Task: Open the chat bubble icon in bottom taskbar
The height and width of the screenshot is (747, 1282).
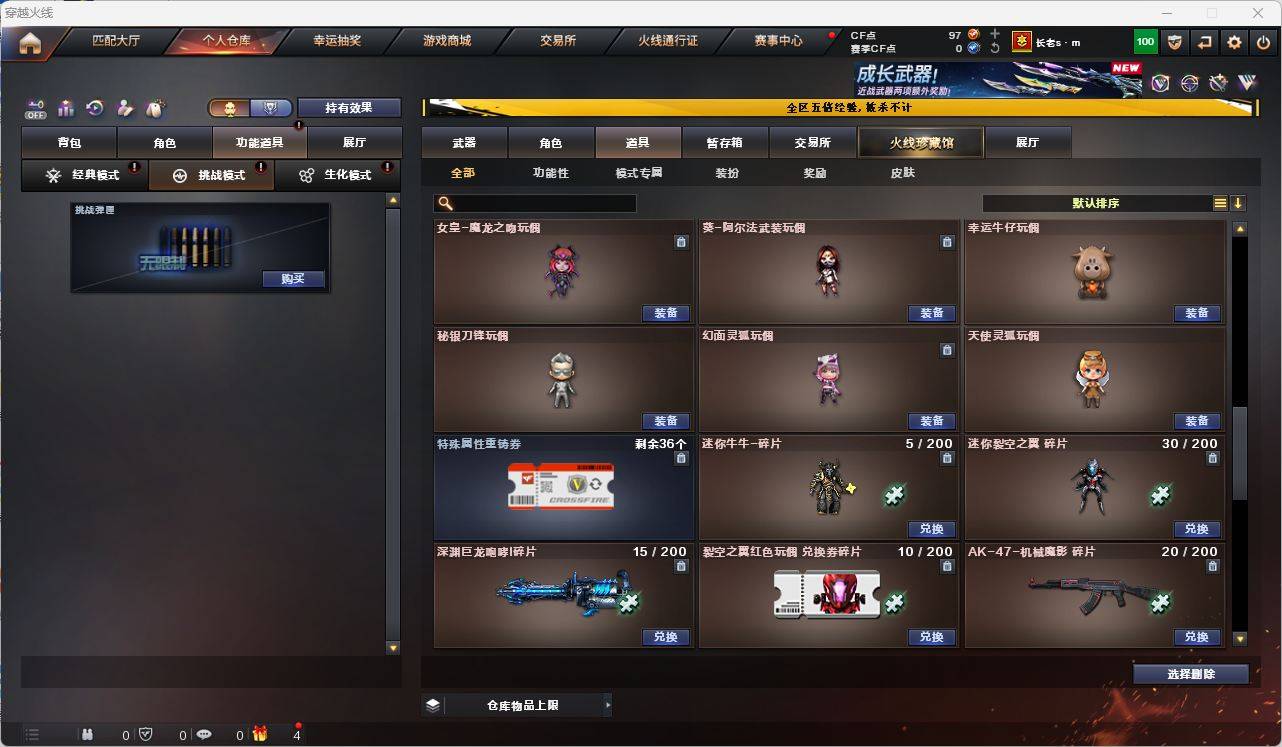Action: [x=202, y=735]
